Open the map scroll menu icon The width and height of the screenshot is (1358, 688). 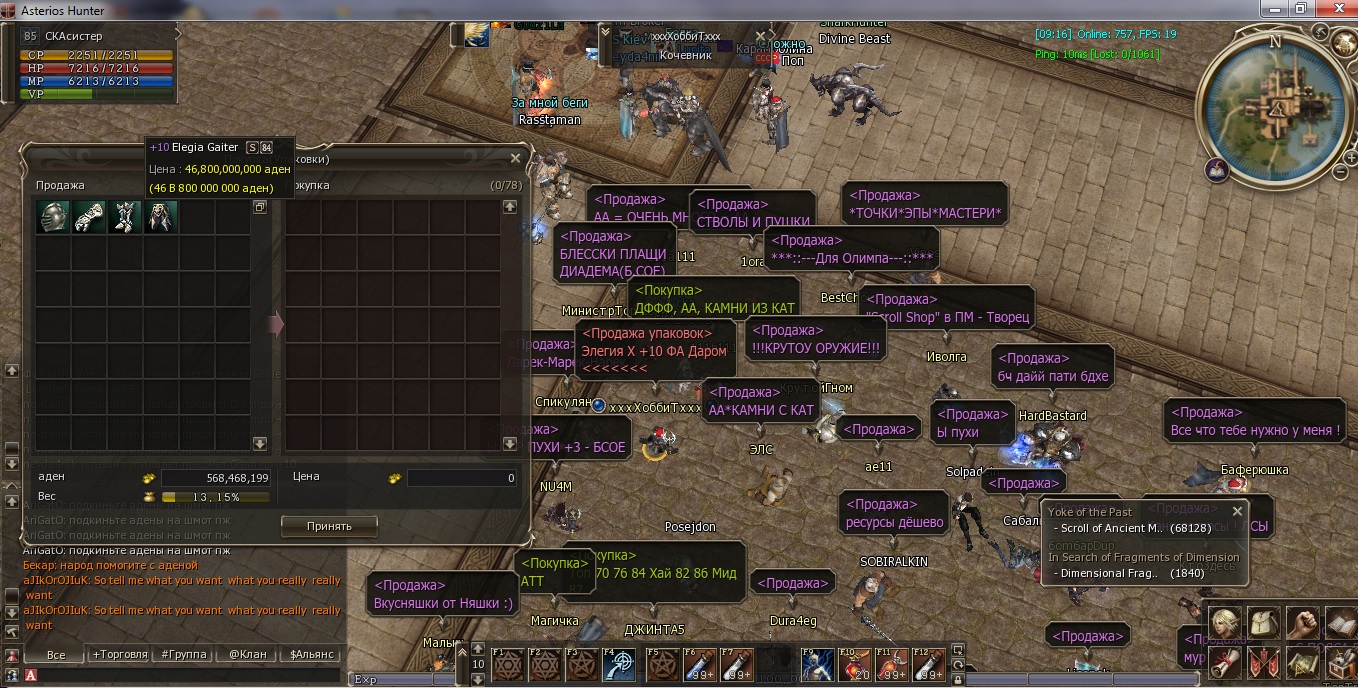[x=1301, y=661]
